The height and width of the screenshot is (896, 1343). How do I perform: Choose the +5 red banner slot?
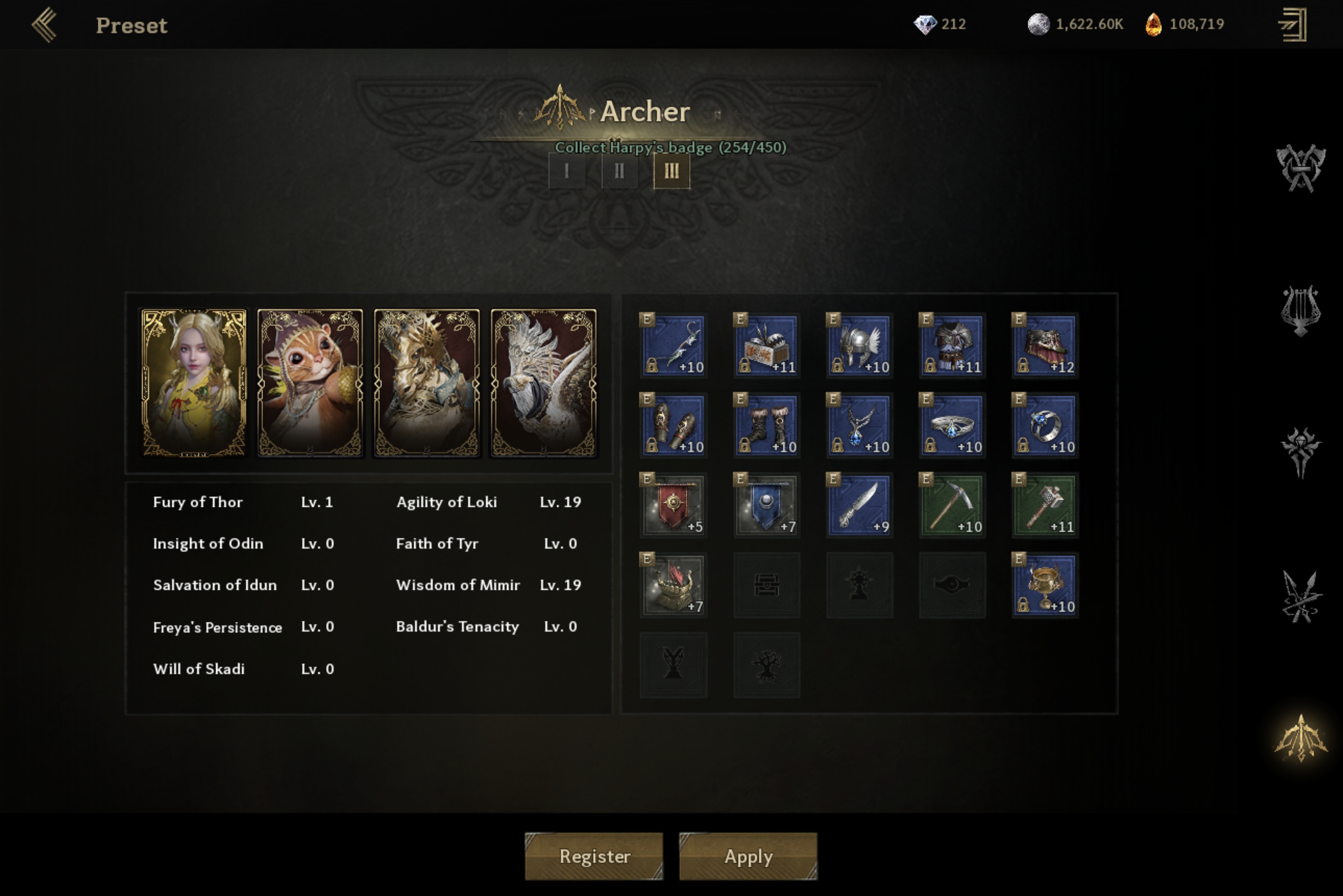(x=674, y=505)
